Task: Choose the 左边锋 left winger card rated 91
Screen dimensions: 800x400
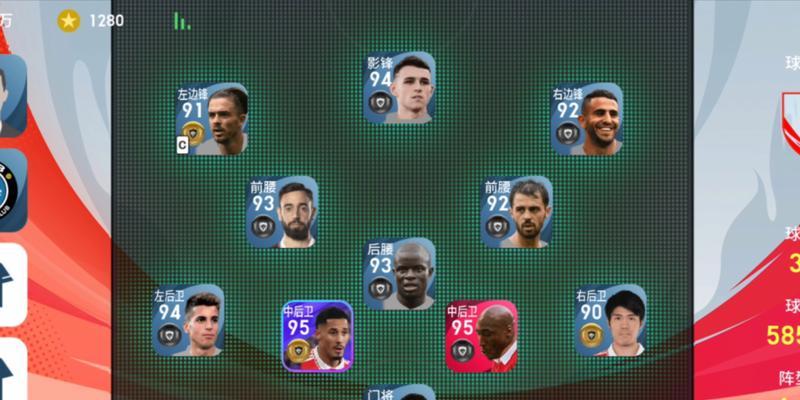Action: (211, 119)
